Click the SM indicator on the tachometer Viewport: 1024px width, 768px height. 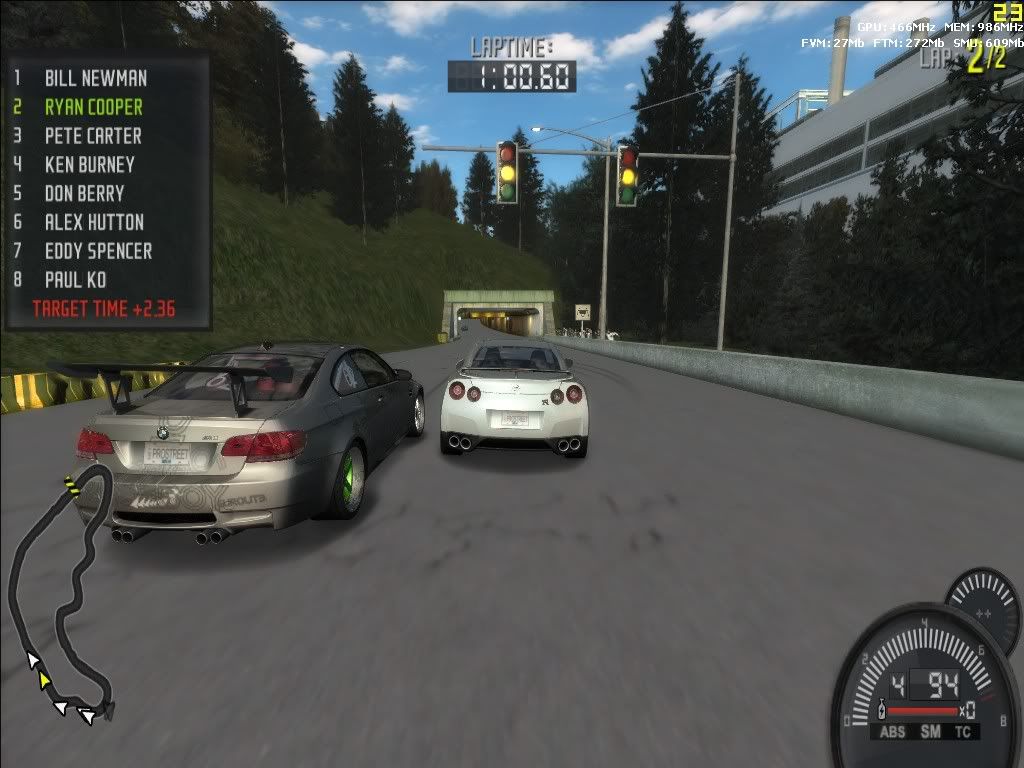click(930, 732)
